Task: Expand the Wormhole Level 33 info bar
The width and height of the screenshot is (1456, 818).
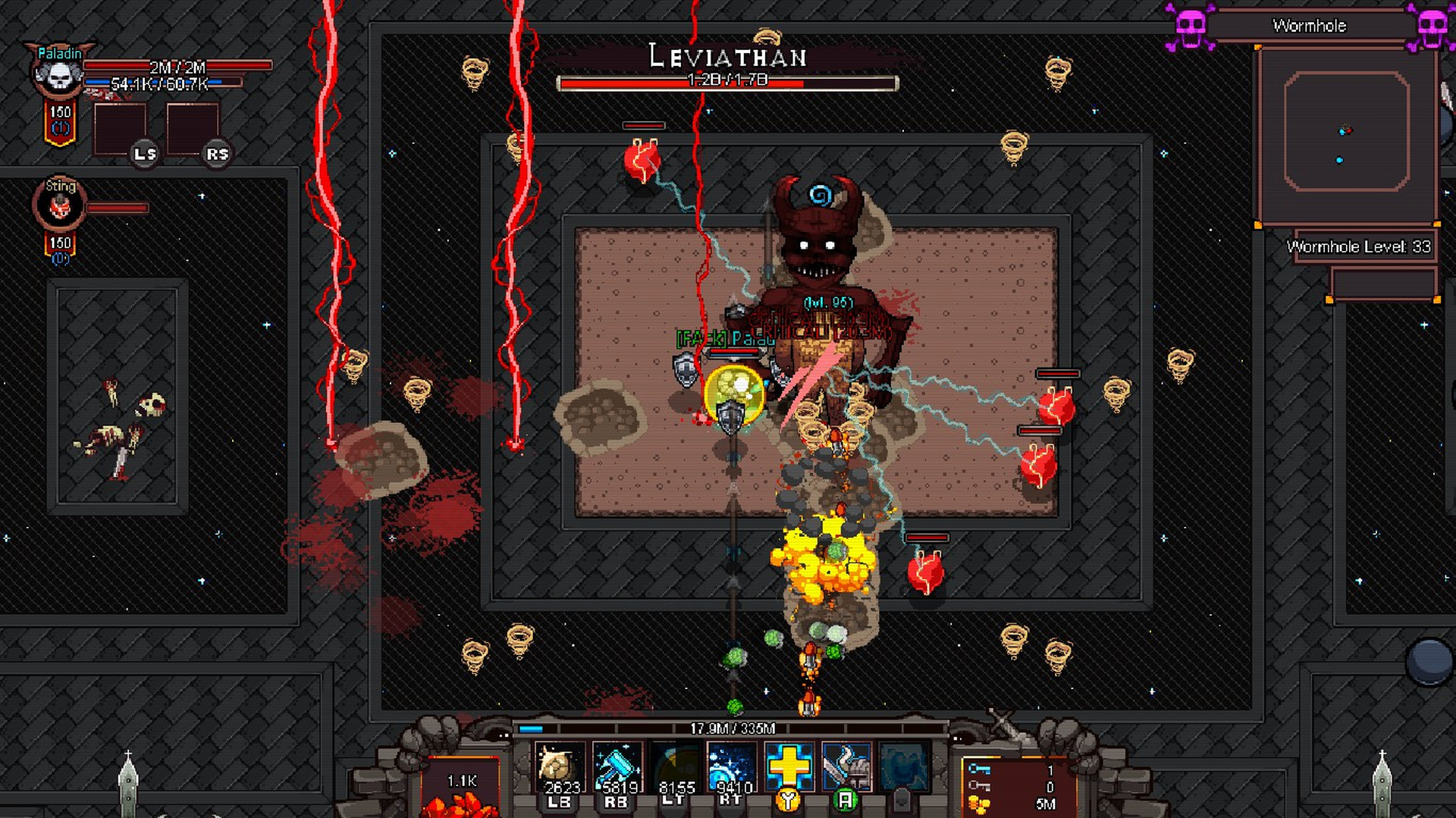Action: tap(1357, 246)
